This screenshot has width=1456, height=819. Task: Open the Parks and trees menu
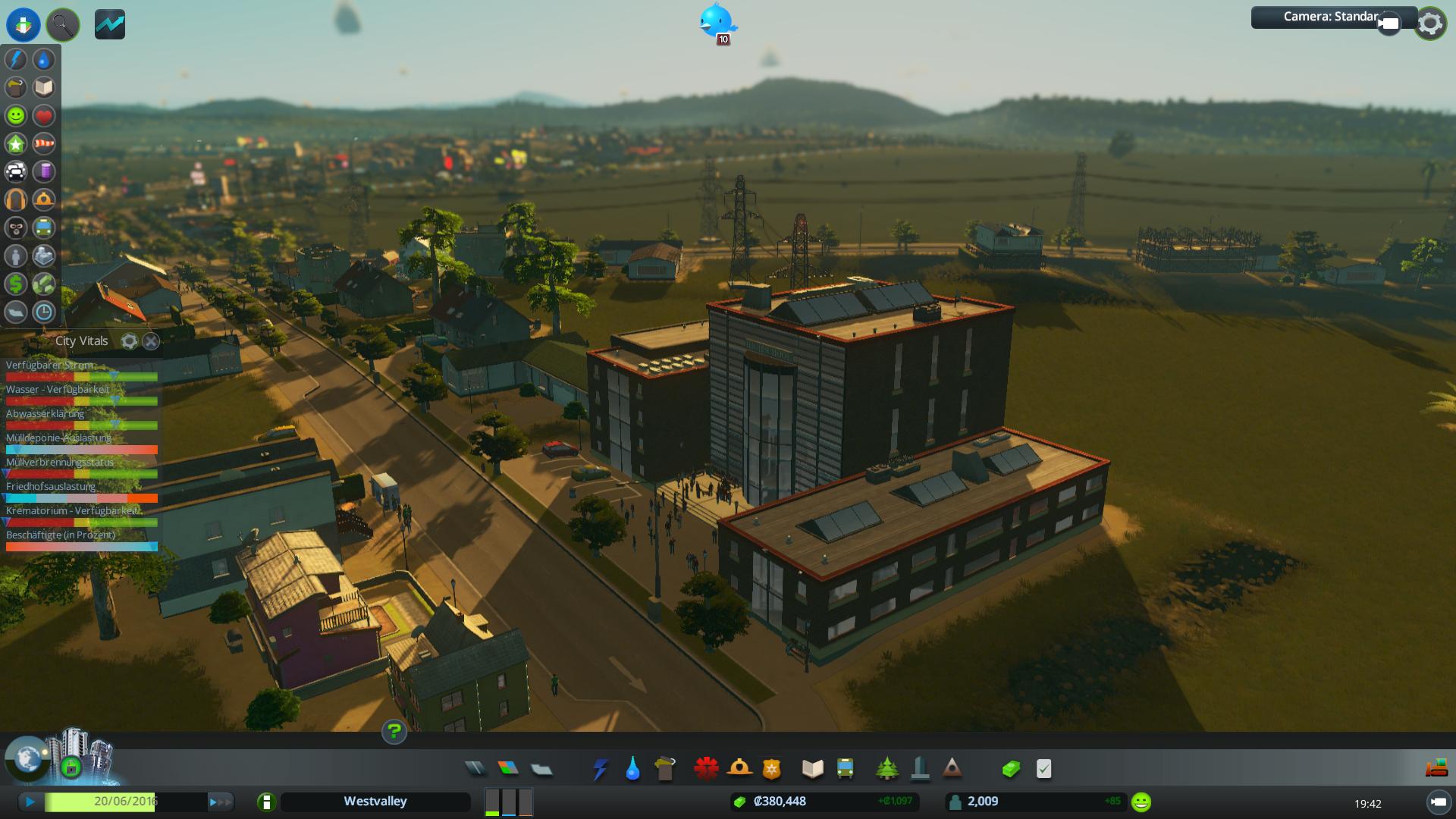886,769
